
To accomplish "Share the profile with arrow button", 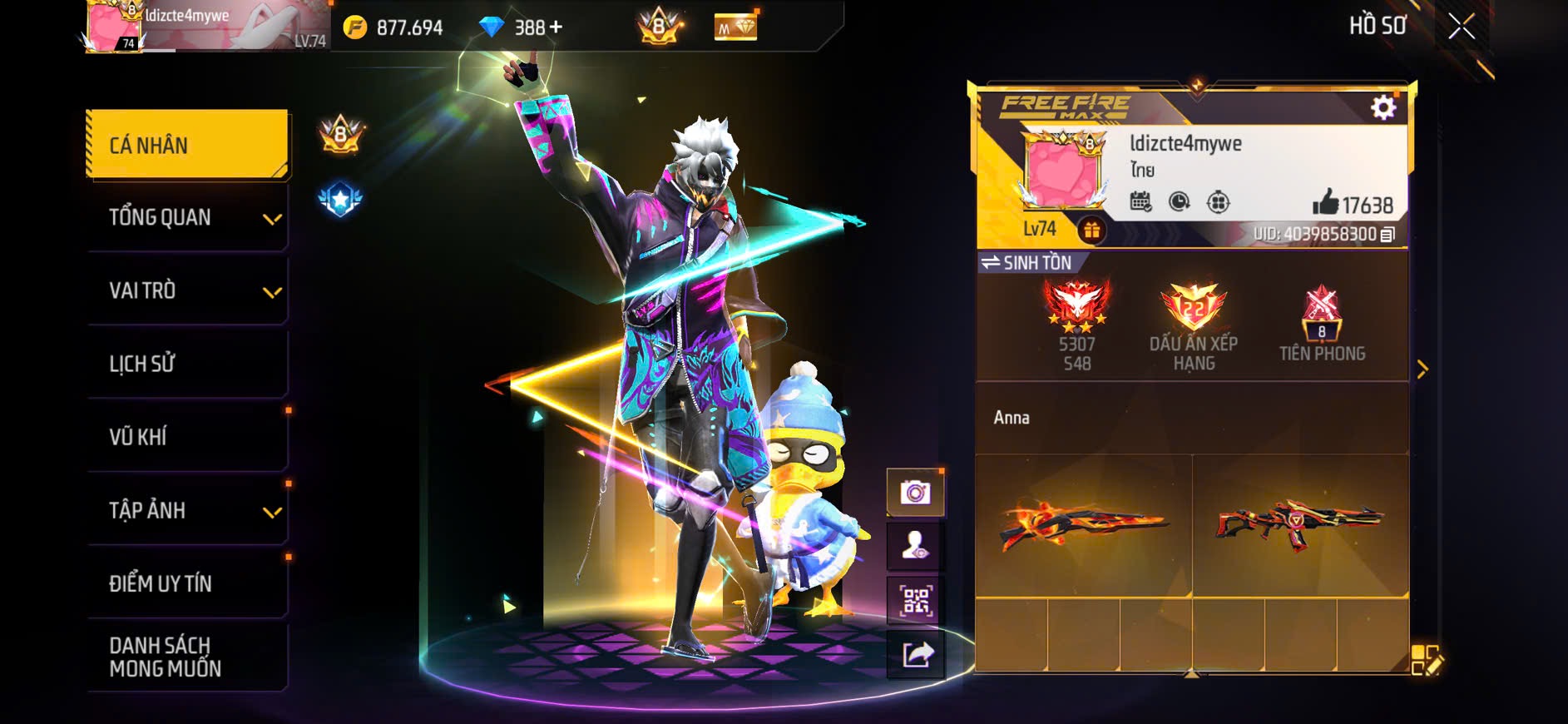I will [x=917, y=655].
